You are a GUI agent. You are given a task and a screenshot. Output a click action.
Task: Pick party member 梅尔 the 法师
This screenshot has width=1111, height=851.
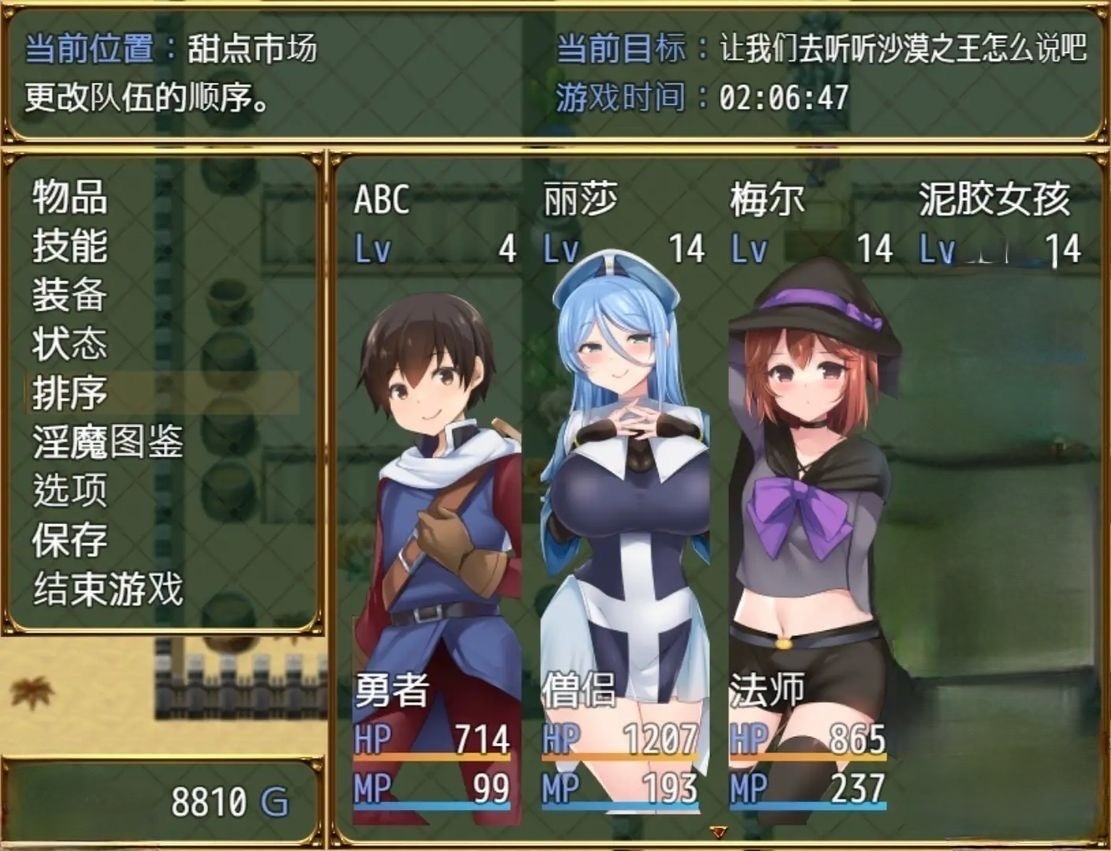810,500
